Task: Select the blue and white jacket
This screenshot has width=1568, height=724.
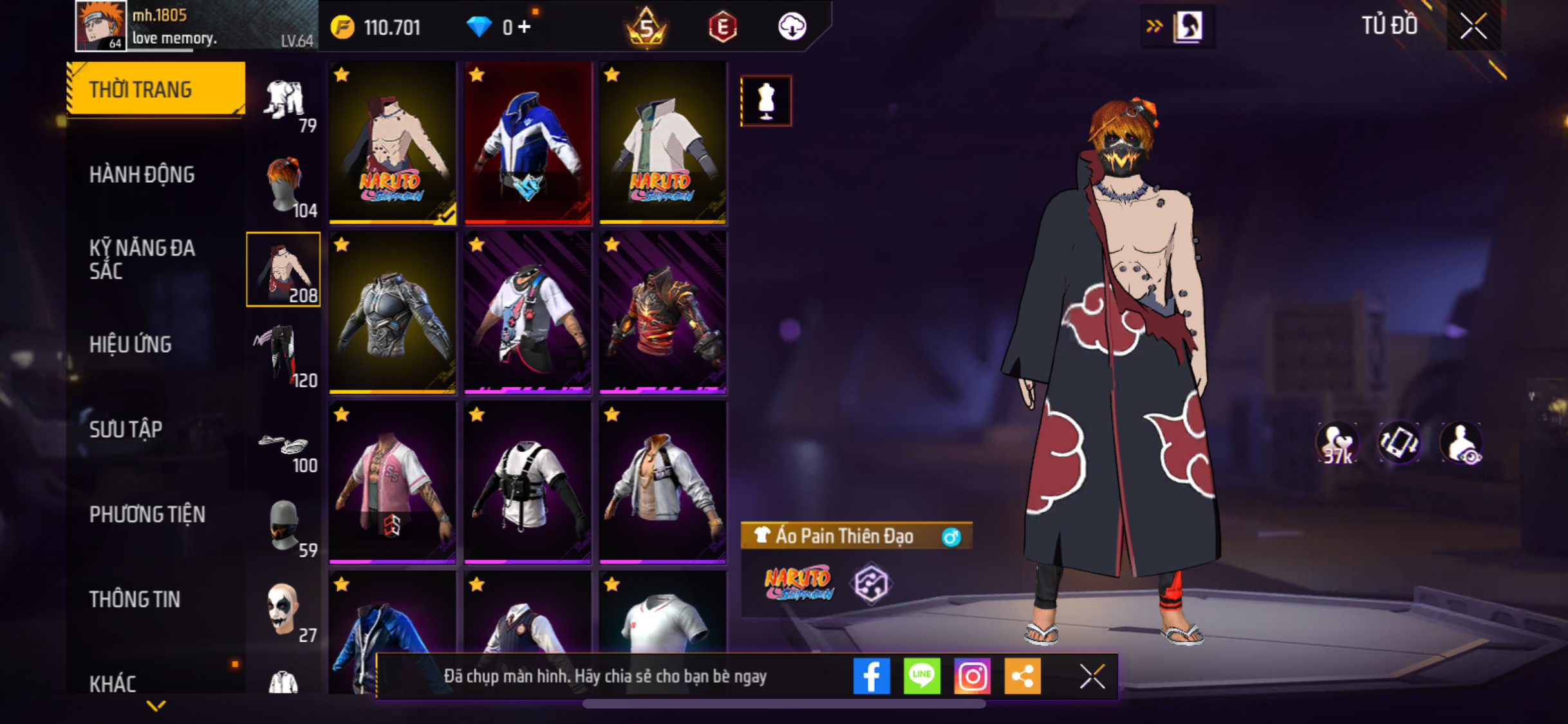Action: (528, 143)
